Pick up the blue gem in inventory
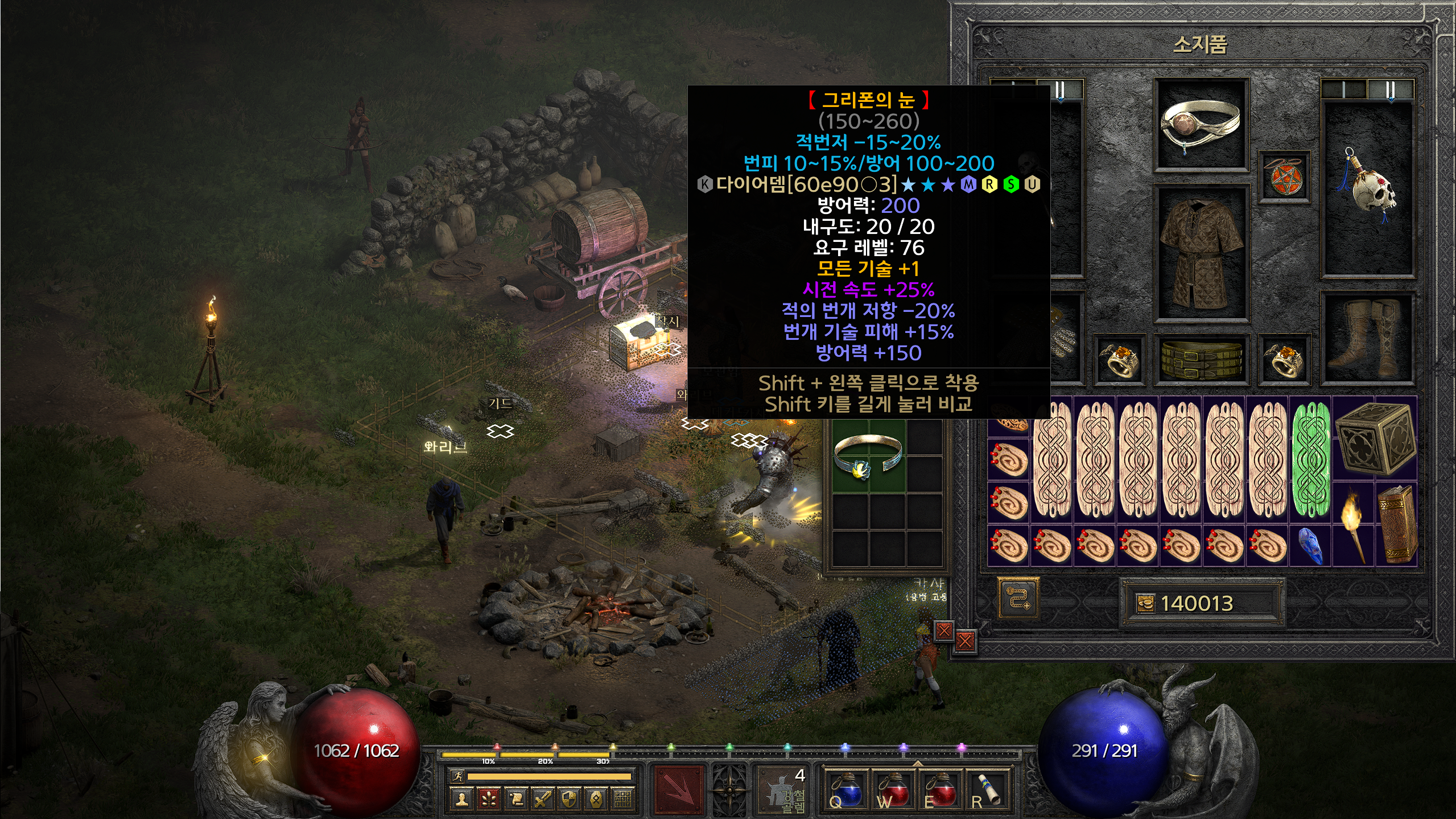Image resolution: width=1456 pixels, height=819 pixels. pos(1311,545)
